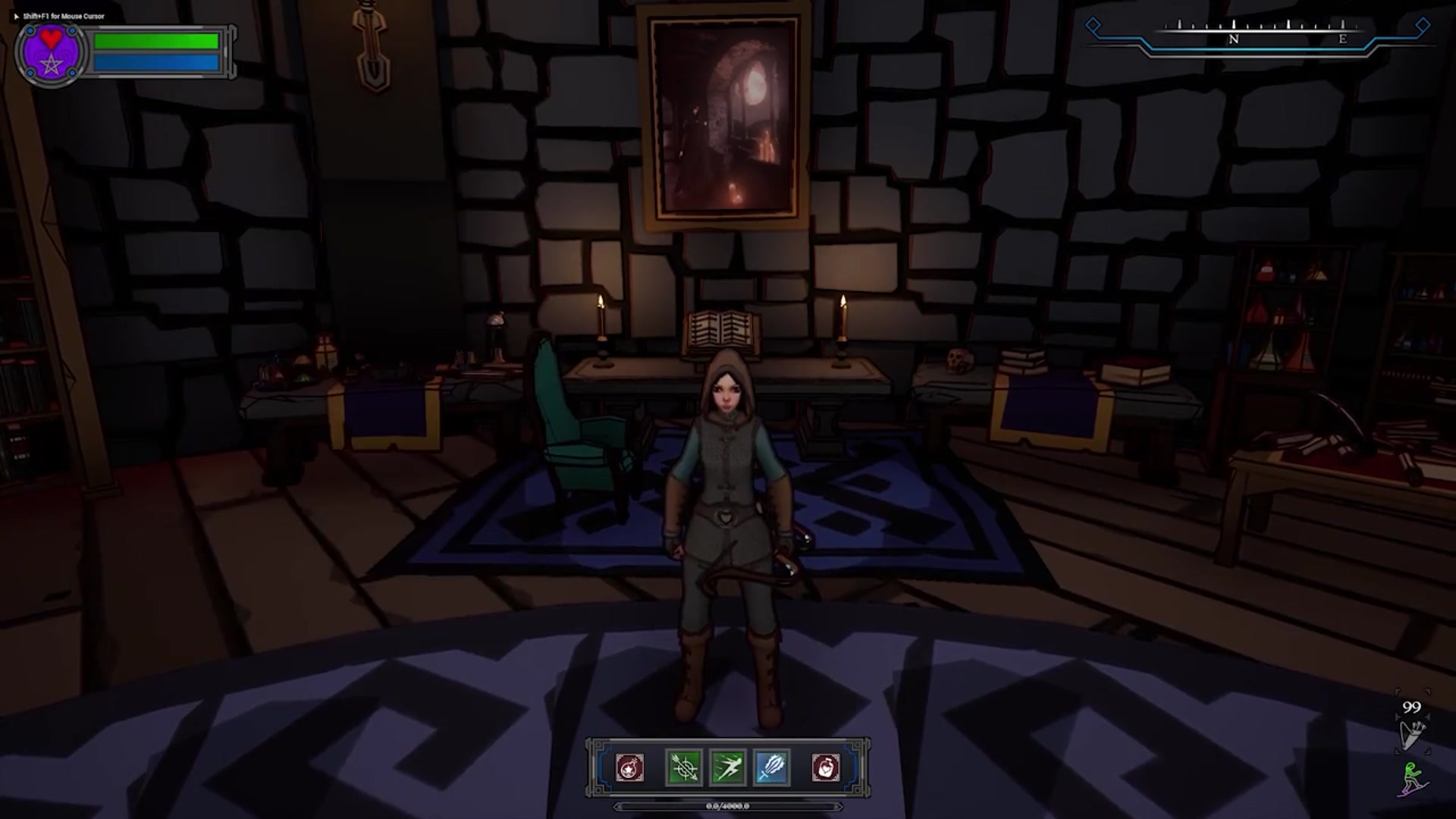Screen dimensions: 1456x819
Task: Click the purple heart and pentagram emblem
Action: 51,53
